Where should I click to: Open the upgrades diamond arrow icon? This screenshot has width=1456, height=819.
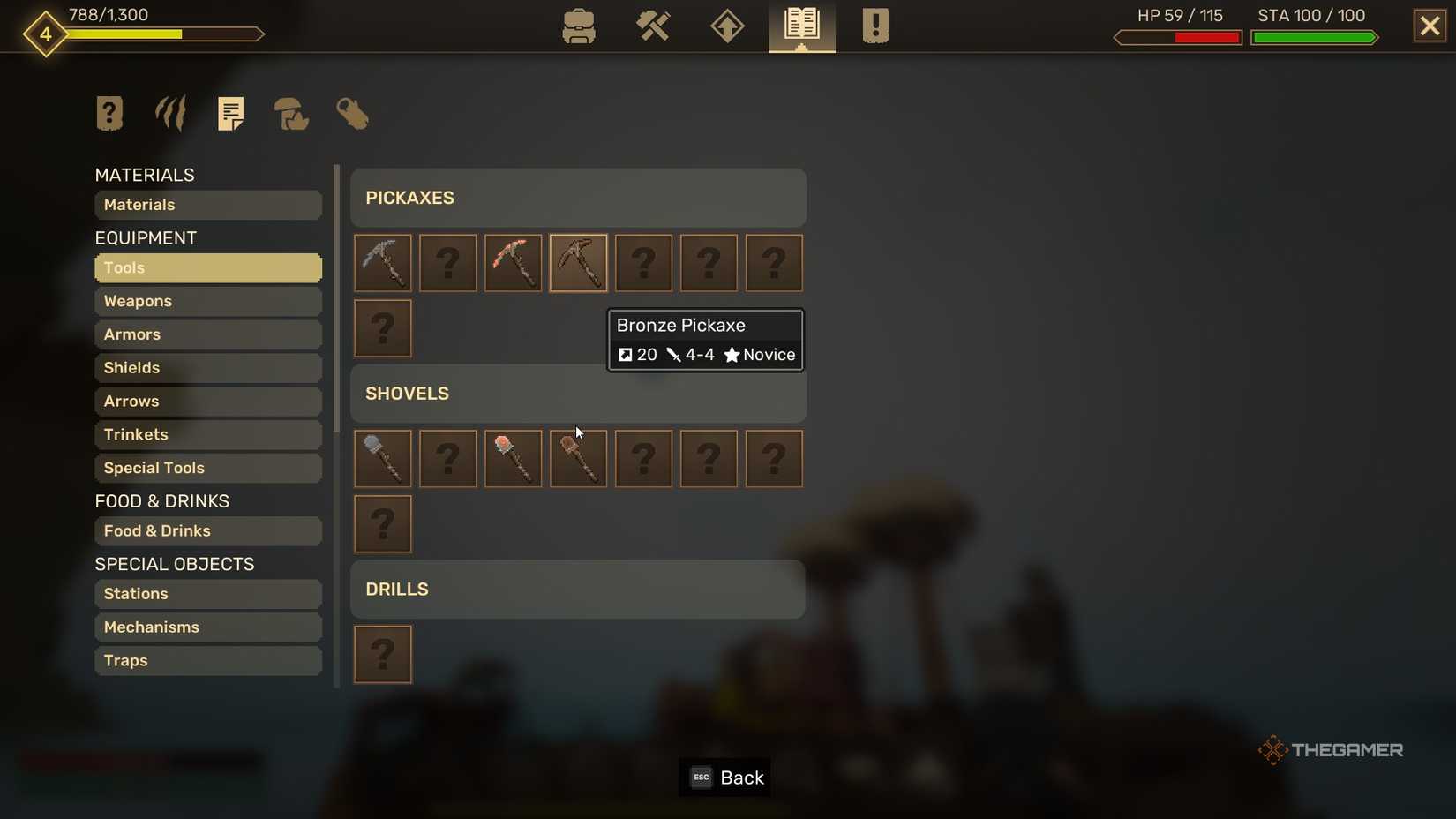click(726, 26)
